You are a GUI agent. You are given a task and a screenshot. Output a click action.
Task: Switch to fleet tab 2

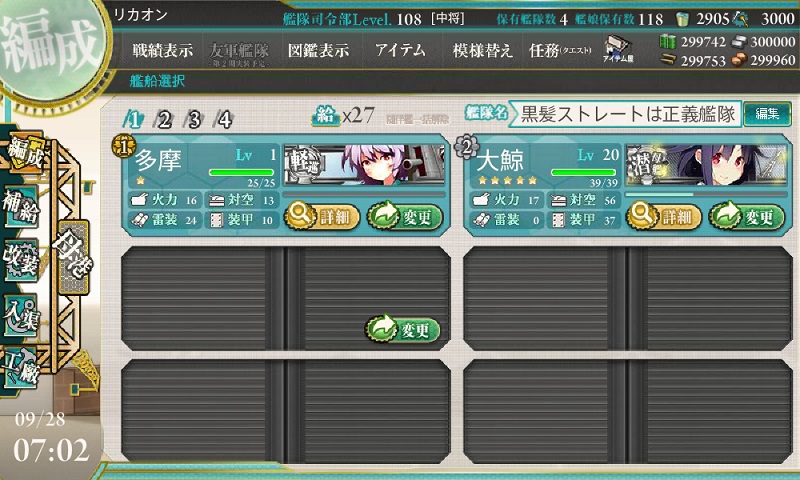pyautogui.click(x=164, y=120)
